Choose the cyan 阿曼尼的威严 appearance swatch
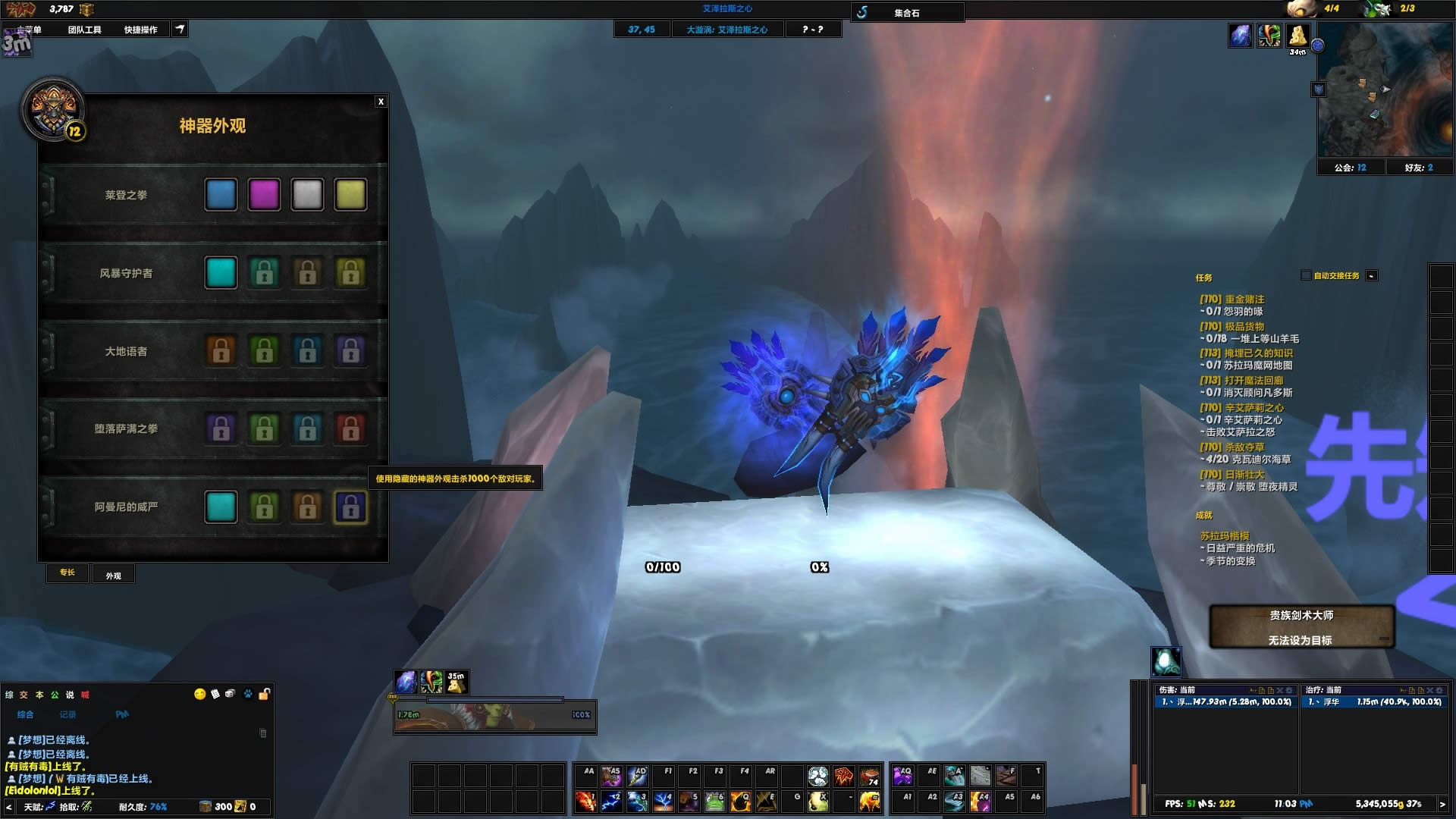This screenshot has width=1456, height=819. 221,507
